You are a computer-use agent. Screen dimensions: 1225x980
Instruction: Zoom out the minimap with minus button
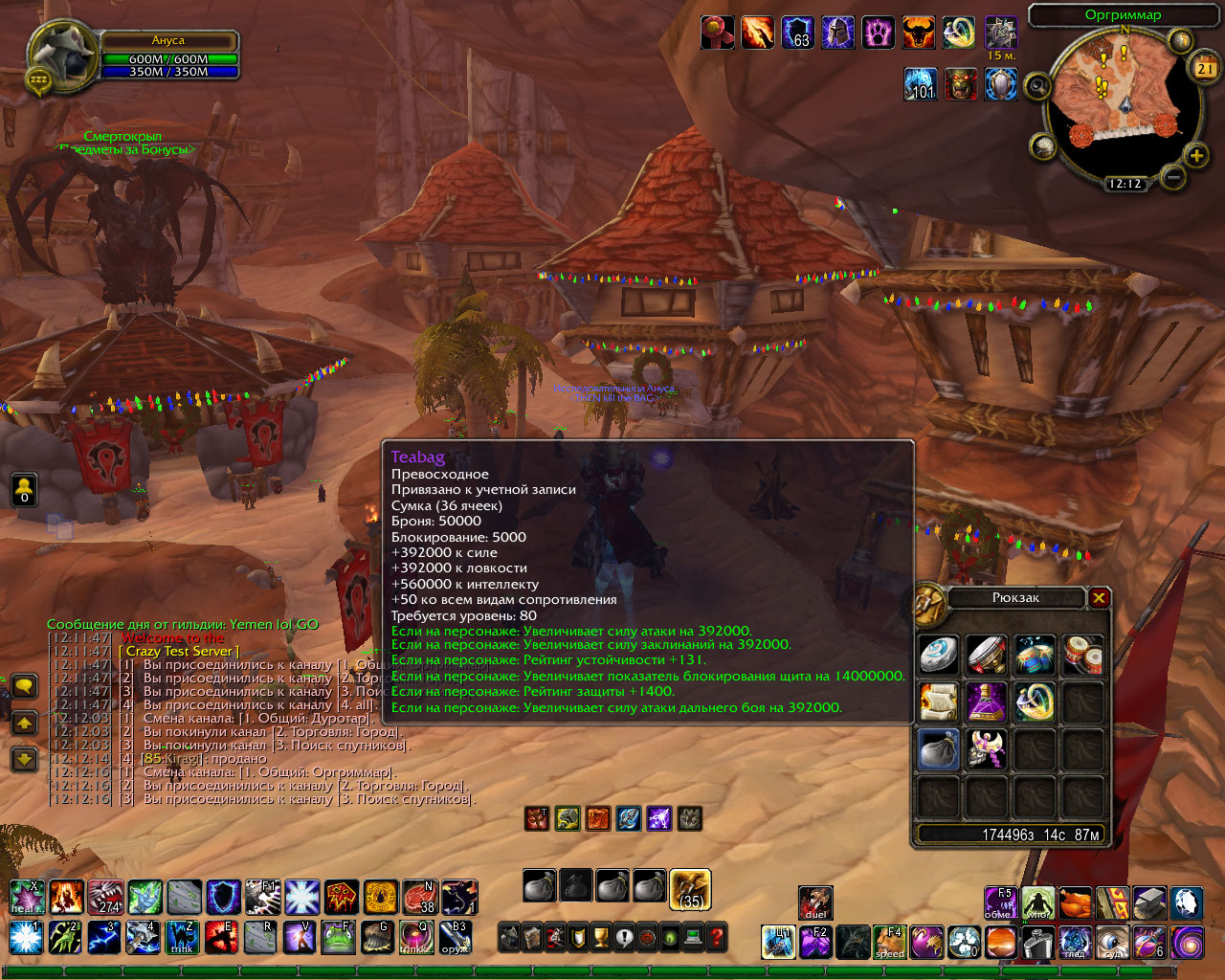coord(1172,176)
